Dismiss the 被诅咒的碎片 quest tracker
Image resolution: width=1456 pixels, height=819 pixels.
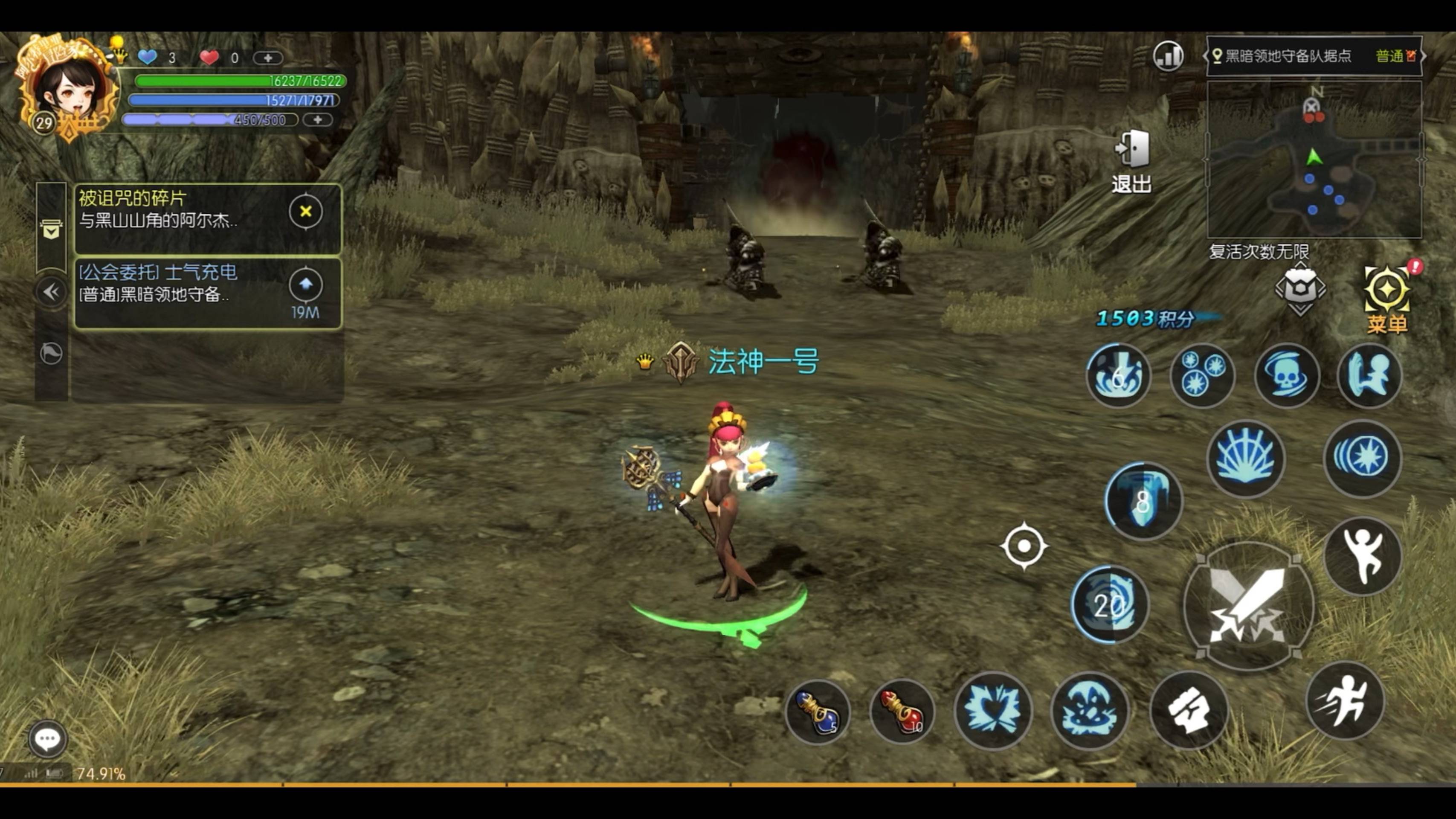(306, 212)
